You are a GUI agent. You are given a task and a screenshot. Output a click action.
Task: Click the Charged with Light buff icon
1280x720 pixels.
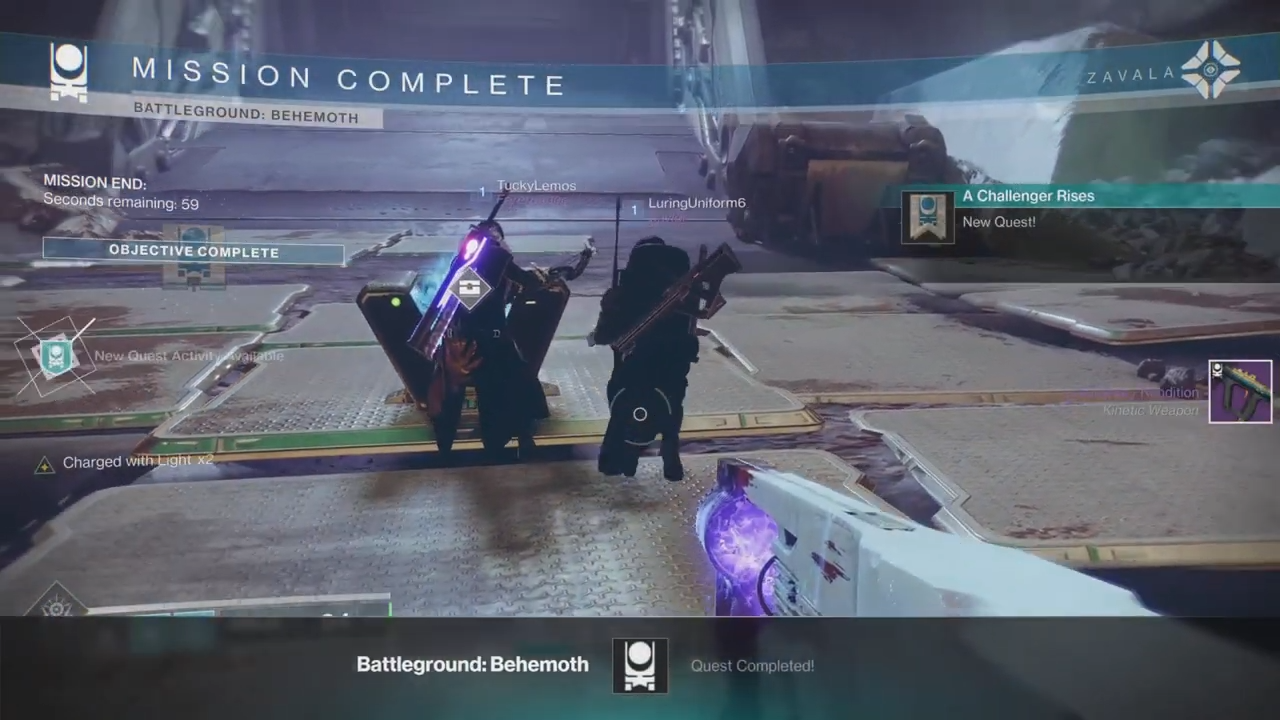(x=44, y=464)
